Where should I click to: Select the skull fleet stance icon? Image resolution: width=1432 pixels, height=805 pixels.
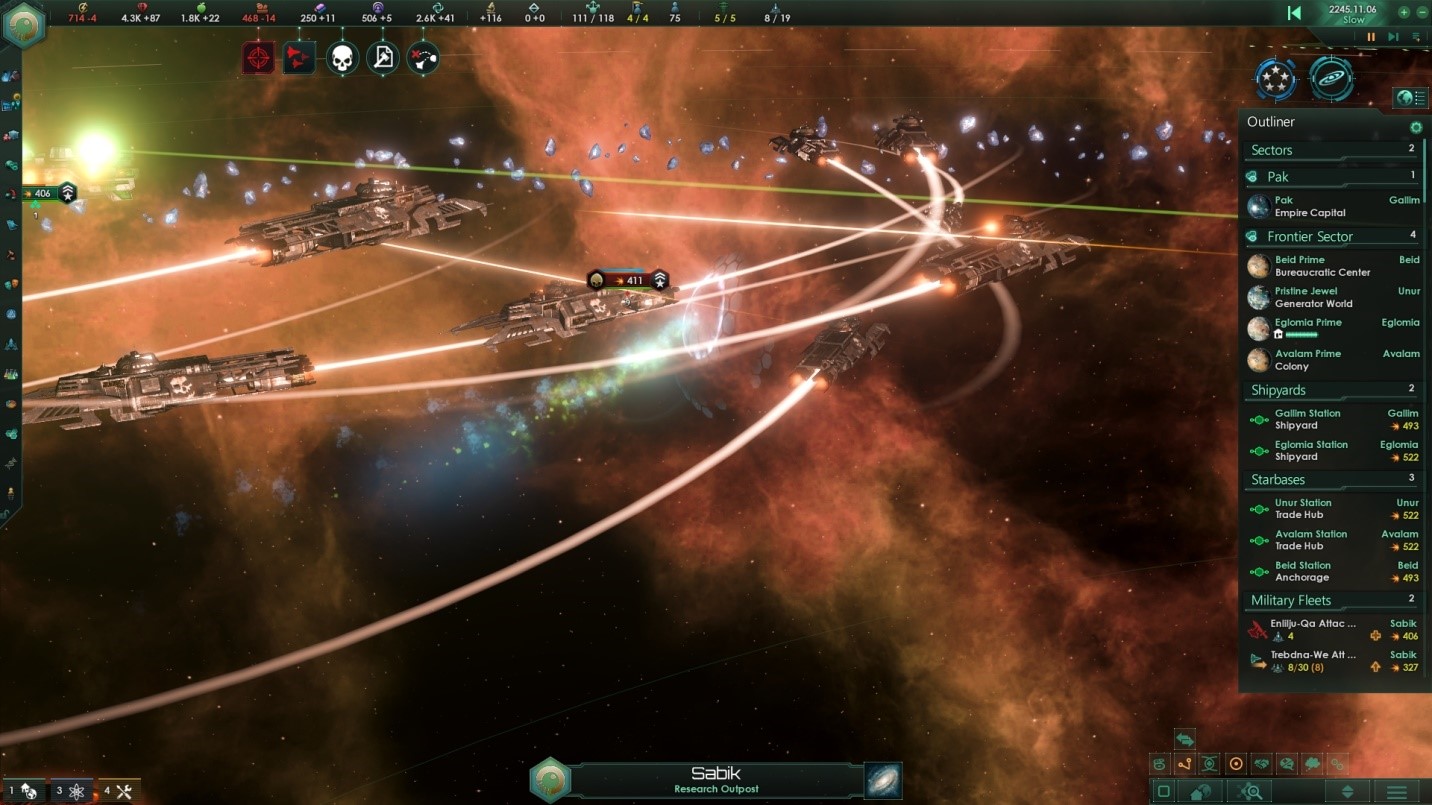[341, 57]
